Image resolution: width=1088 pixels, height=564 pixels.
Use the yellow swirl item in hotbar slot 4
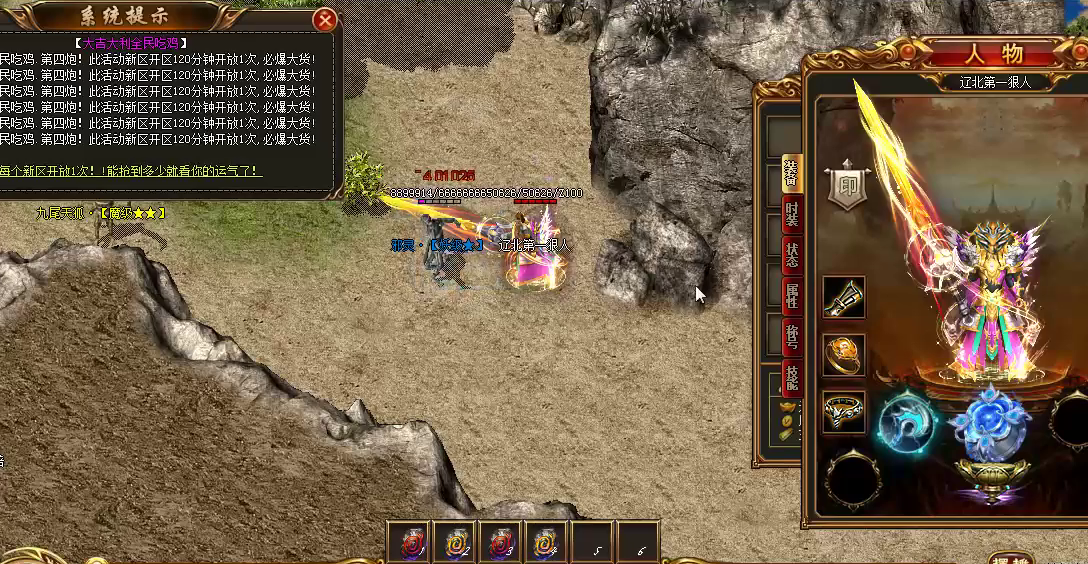(546, 543)
